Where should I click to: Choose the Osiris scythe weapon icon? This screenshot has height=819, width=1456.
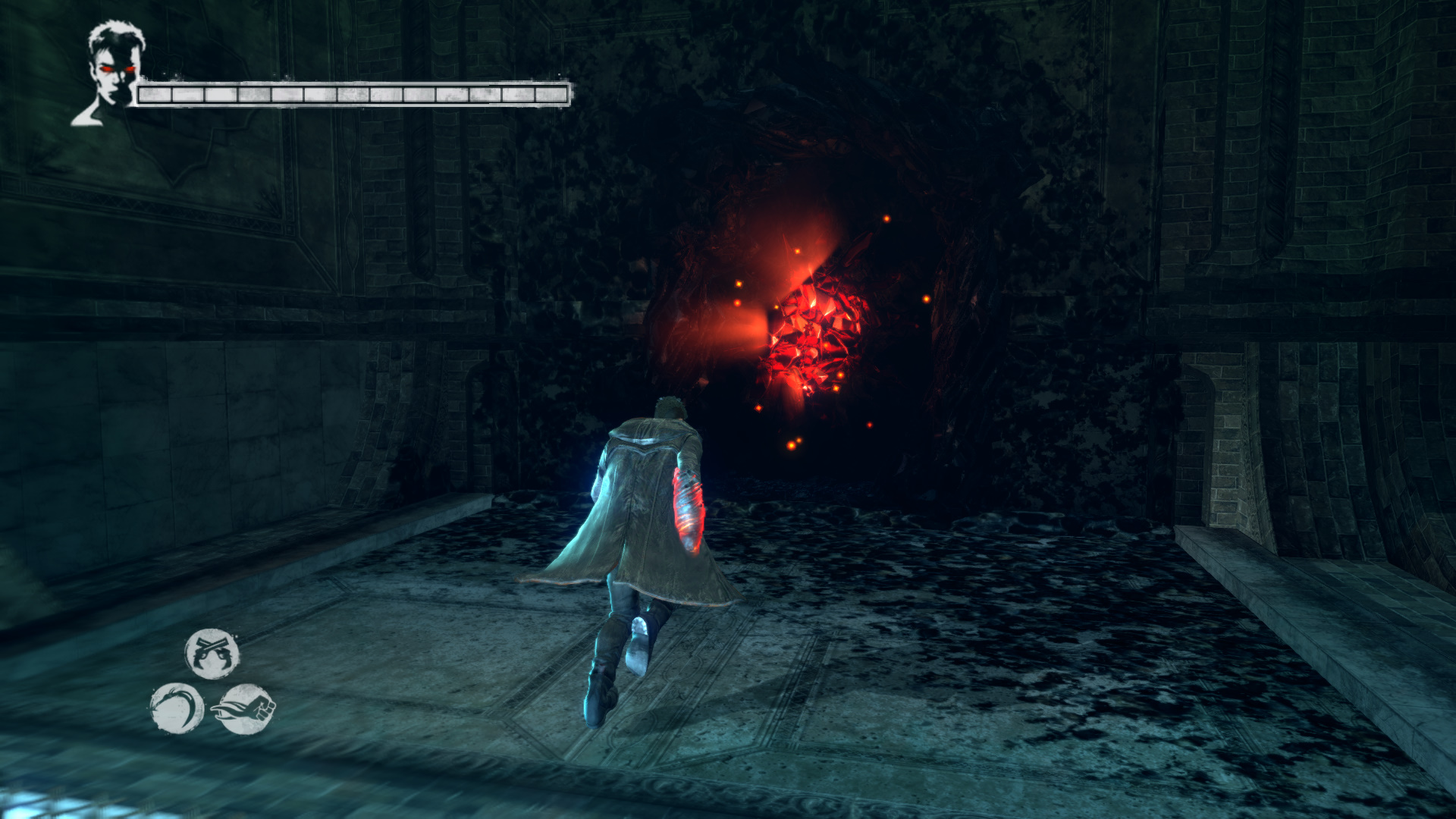[x=177, y=708]
